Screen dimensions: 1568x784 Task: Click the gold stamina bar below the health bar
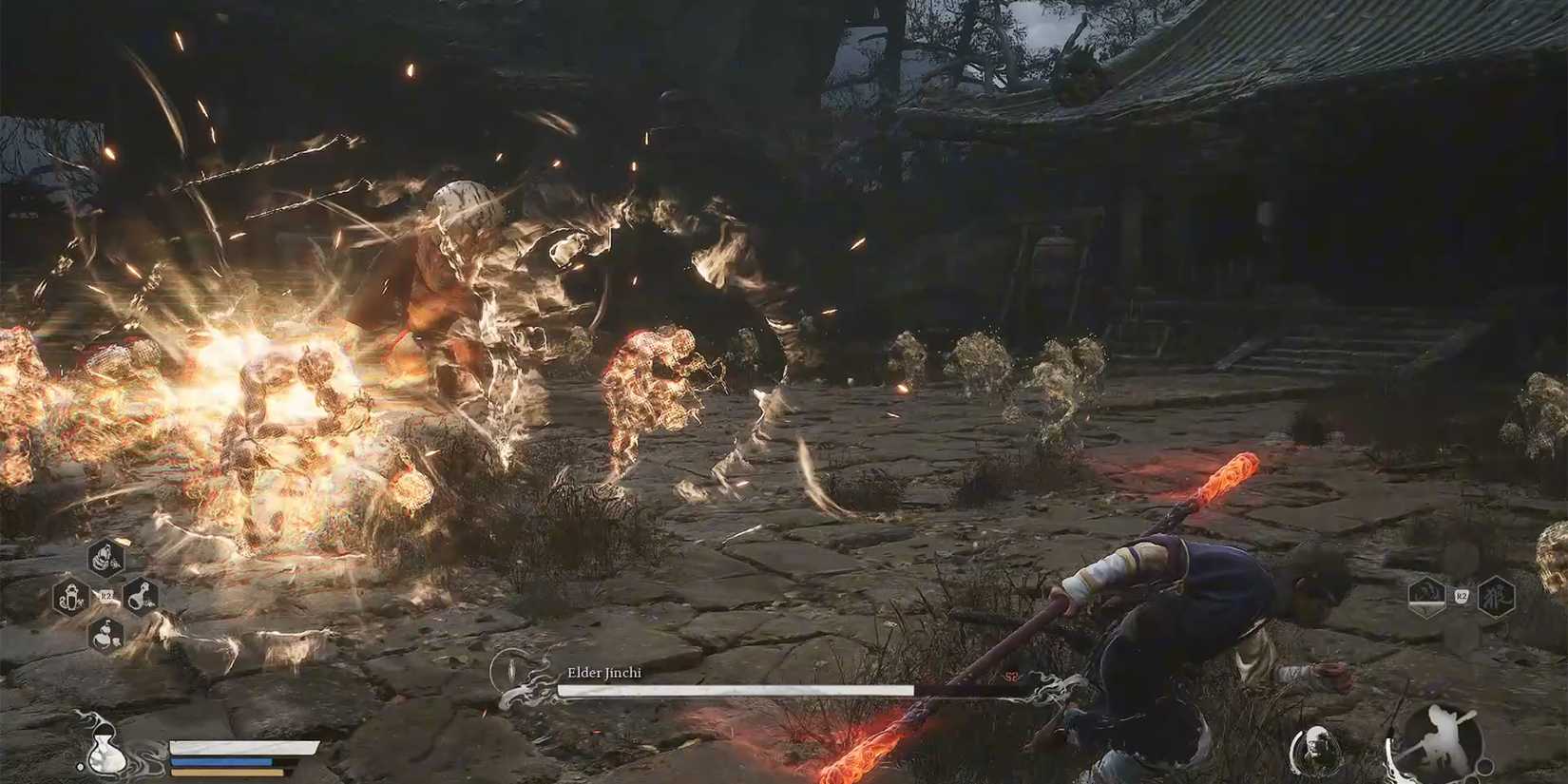click(x=226, y=772)
